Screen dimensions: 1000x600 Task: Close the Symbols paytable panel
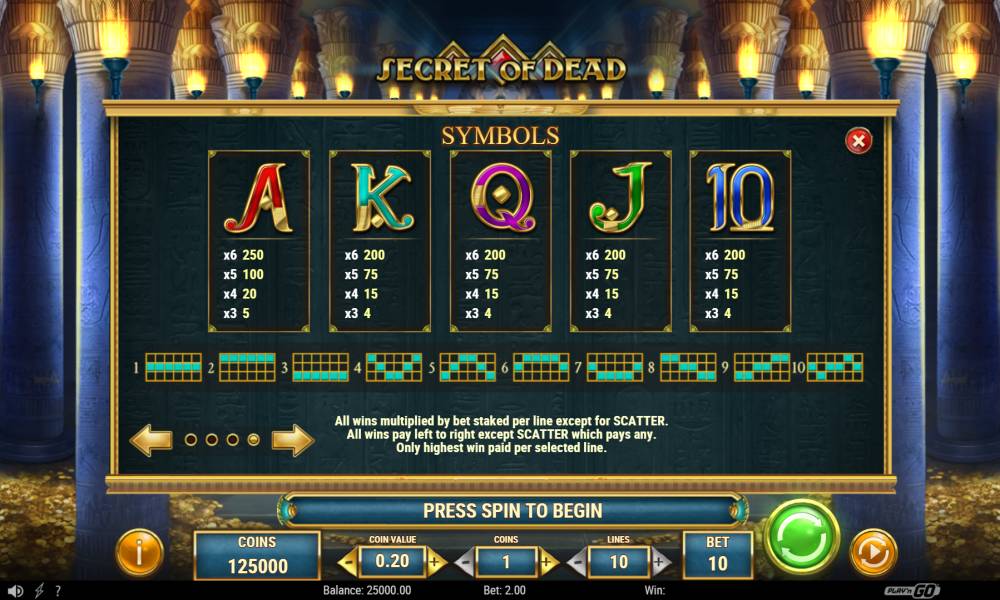point(858,141)
